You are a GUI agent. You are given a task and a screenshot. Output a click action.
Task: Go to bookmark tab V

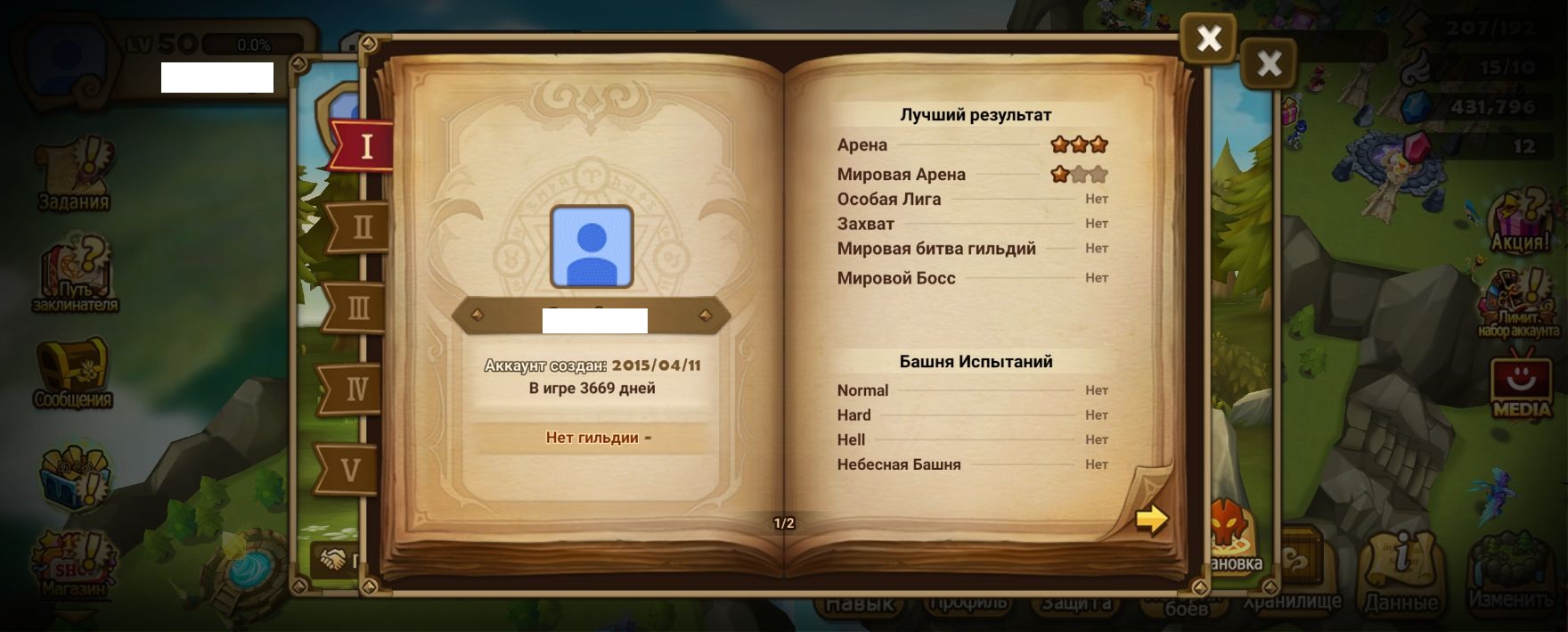351,469
